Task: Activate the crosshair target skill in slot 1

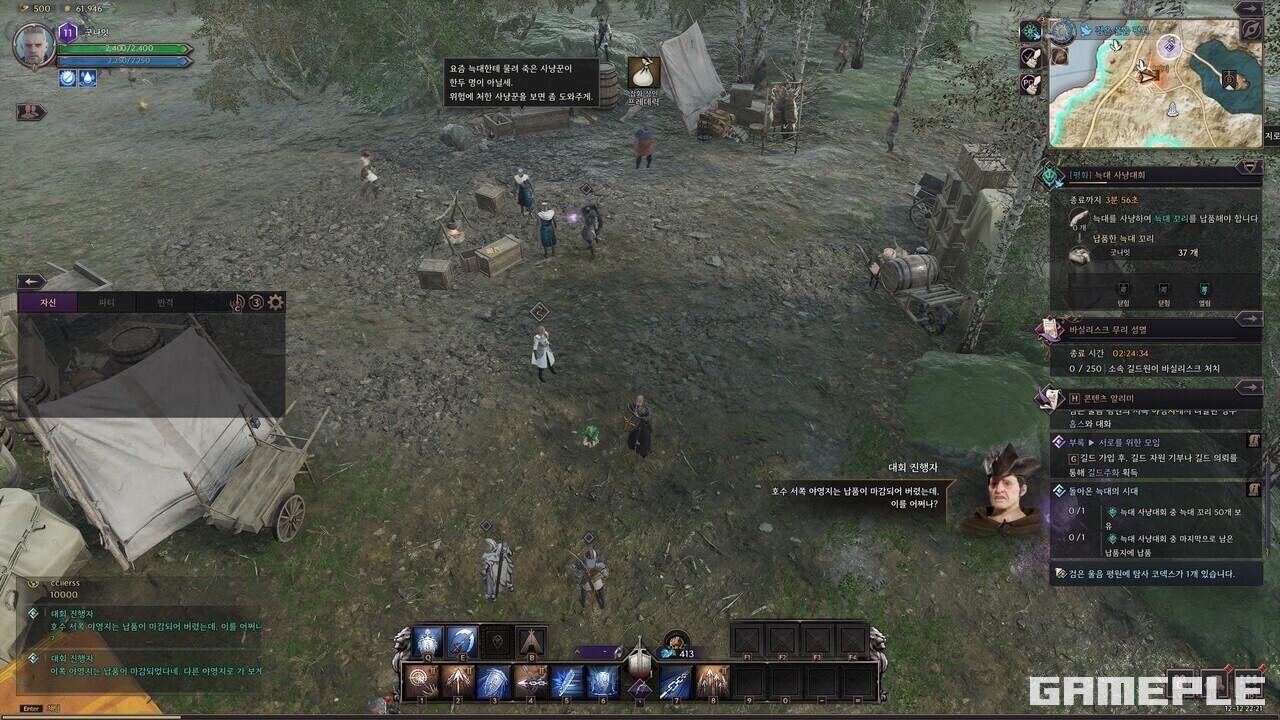Action: pyautogui.click(x=421, y=682)
